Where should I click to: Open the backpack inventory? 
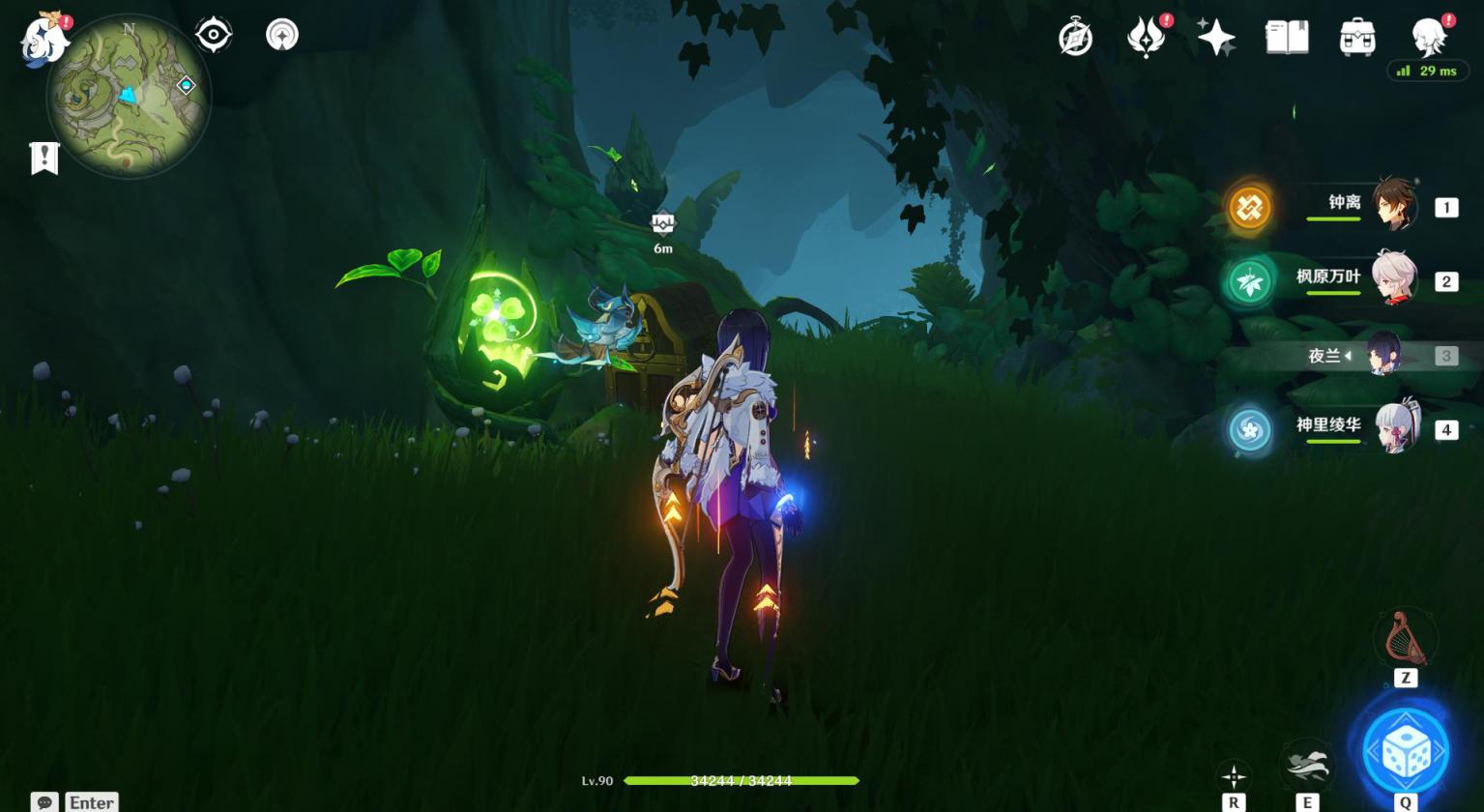(1357, 38)
